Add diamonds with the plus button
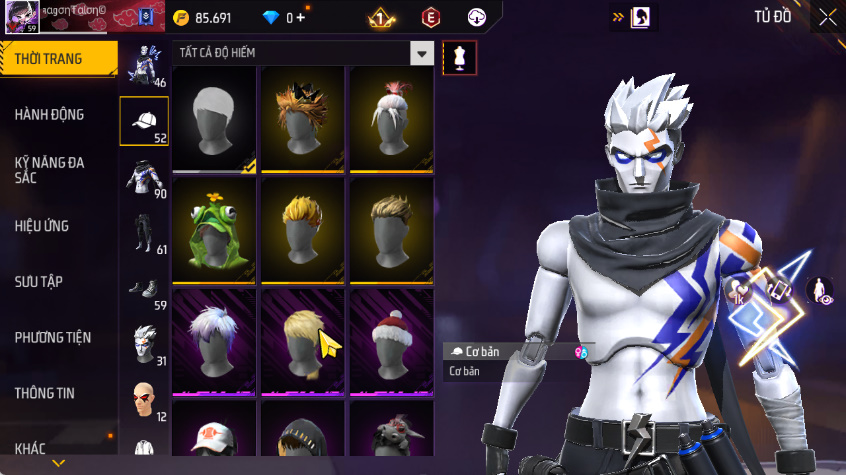846x475 pixels. [x=300, y=17]
